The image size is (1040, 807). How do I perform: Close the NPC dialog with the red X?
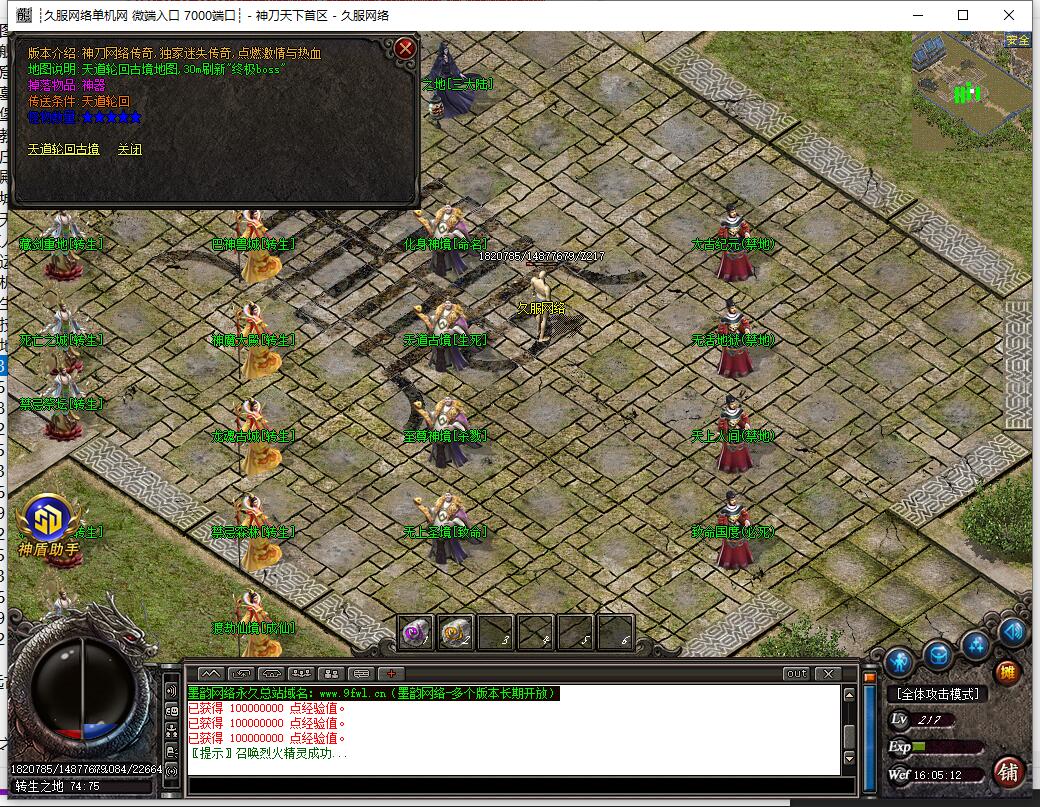[405, 48]
